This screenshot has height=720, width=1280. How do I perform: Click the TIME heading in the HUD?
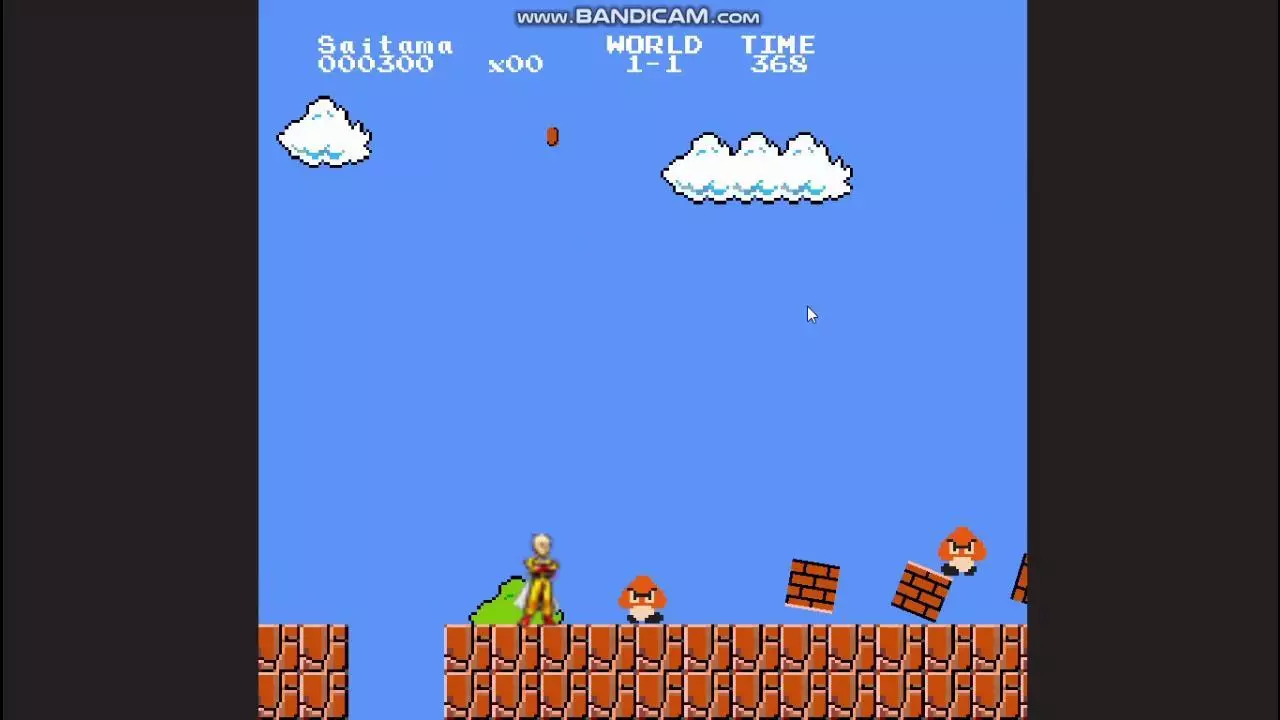(780, 44)
